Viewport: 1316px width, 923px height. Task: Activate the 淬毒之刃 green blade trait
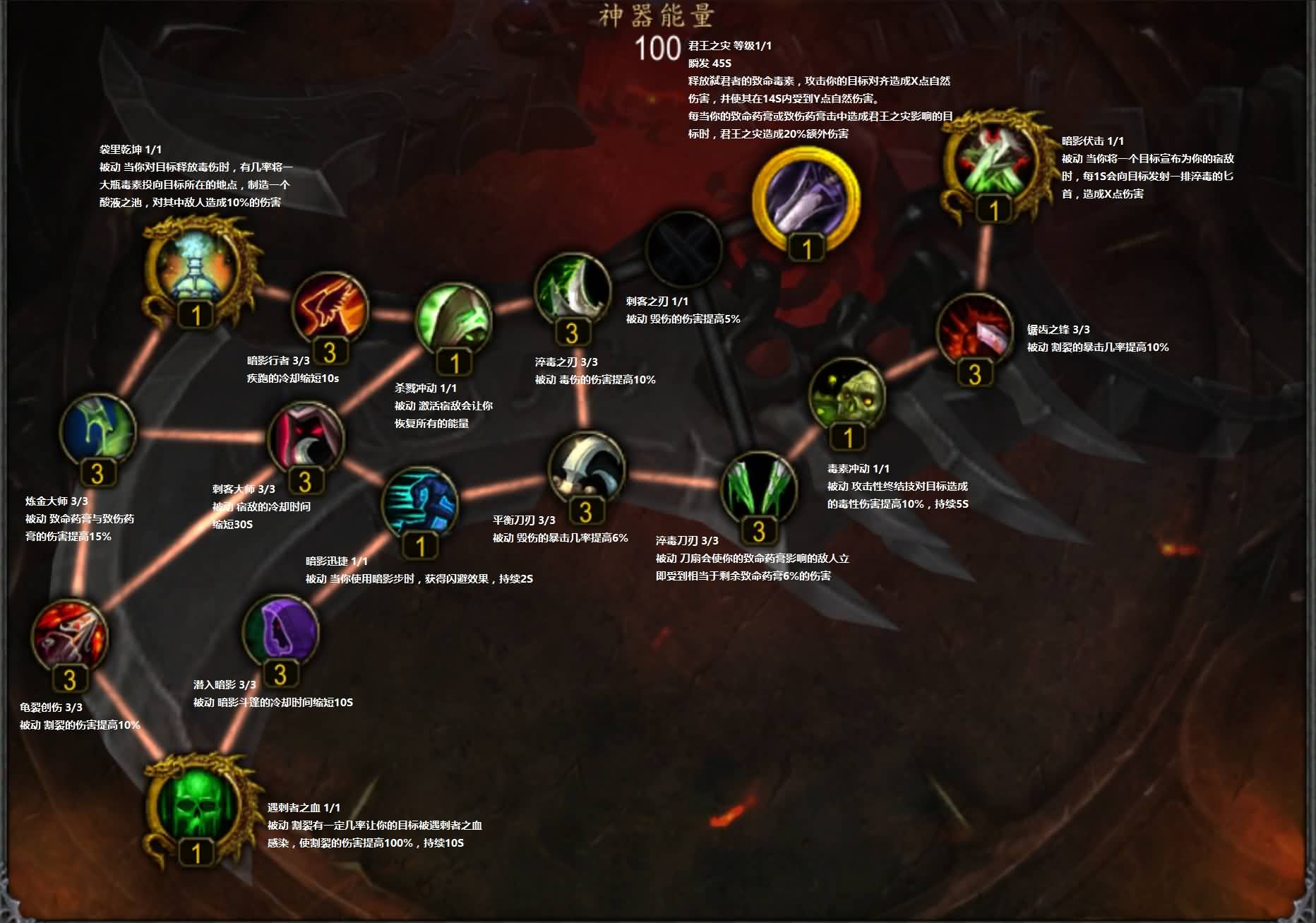[572, 291]
